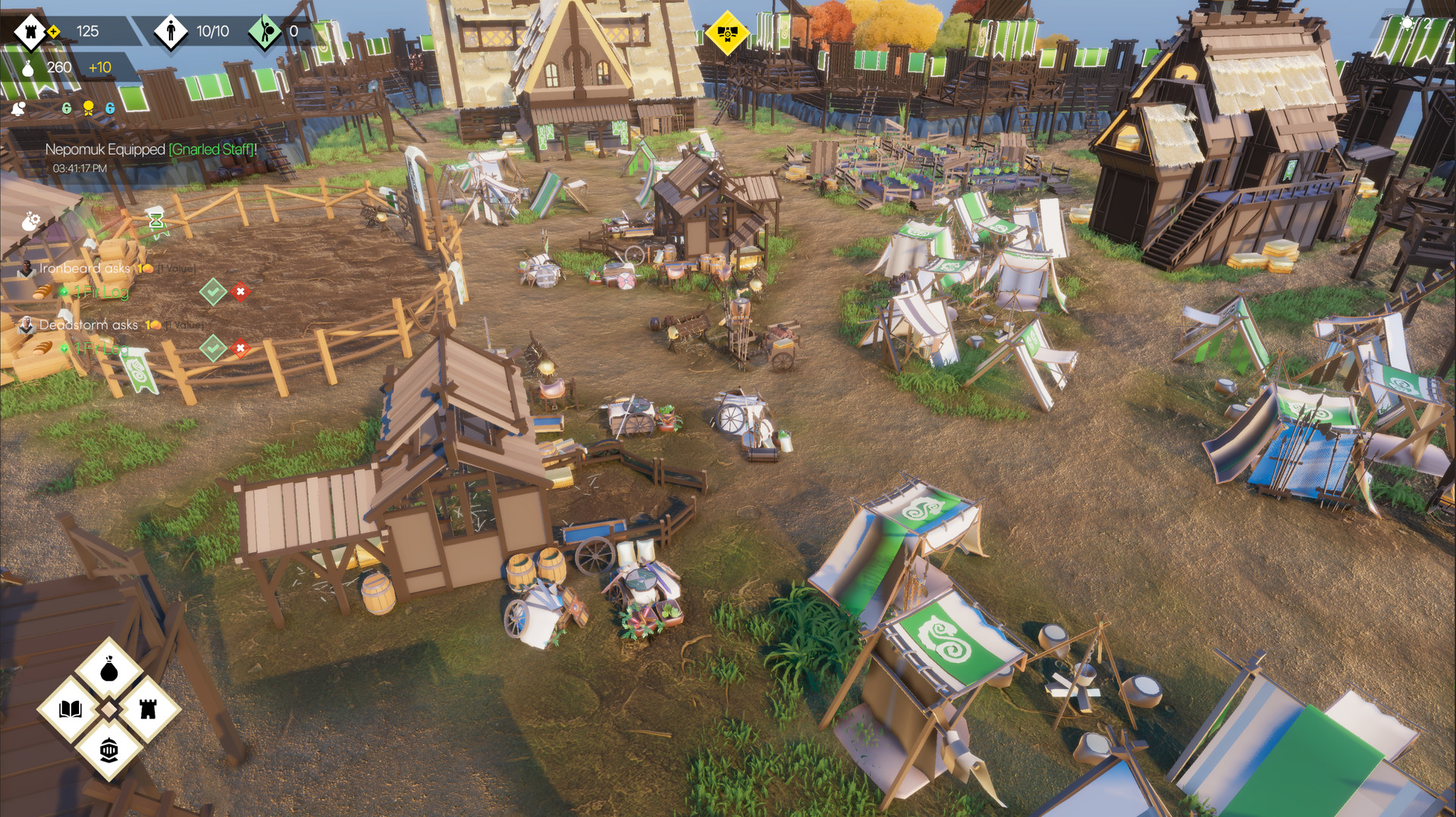Decline Ironbeard's trade with the red X

pos(240,292)
